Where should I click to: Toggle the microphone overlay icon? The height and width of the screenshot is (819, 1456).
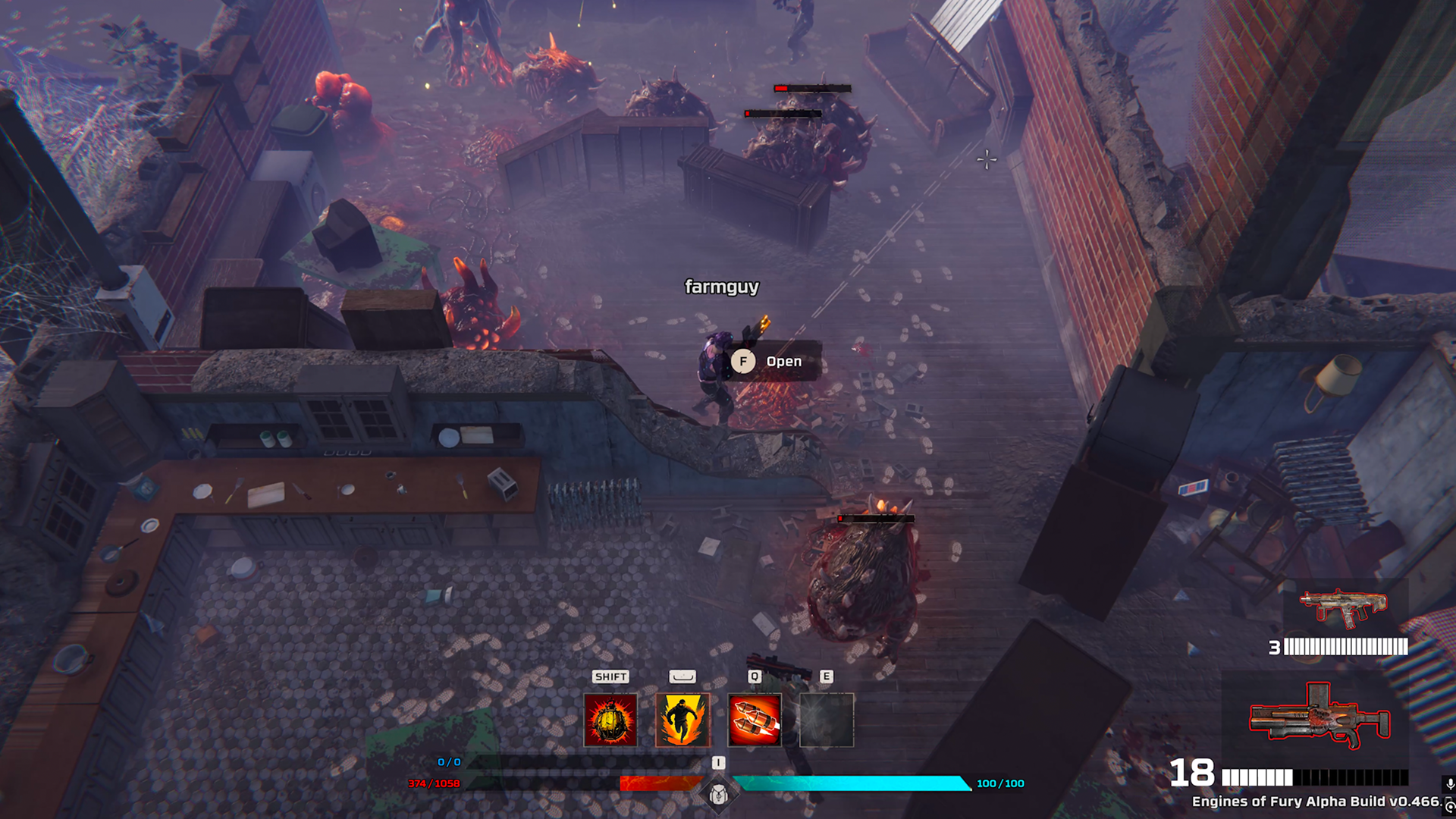pyautogui.click(x=1449, y=785)
